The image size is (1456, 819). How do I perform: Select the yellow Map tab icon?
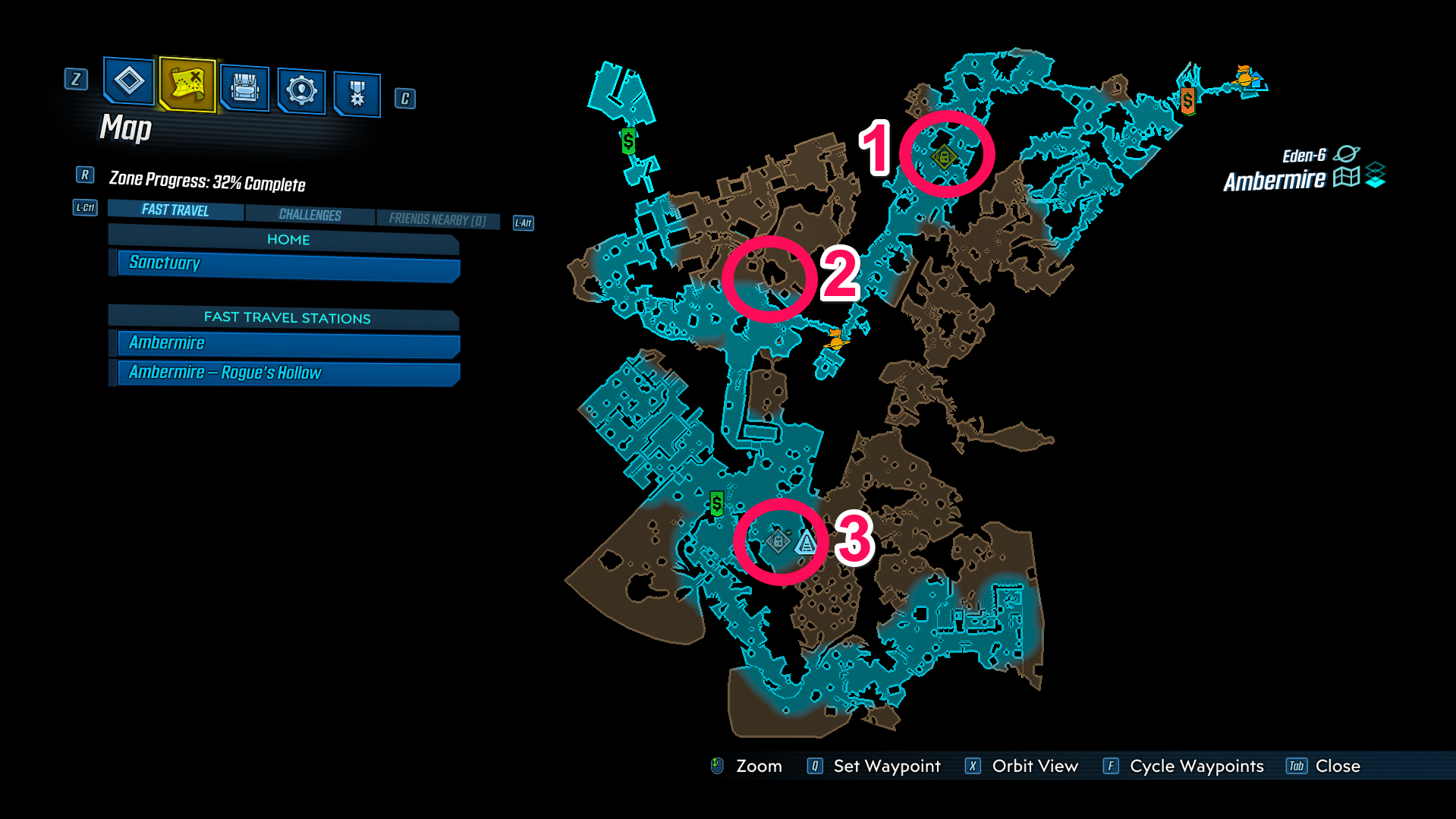[x=186, y=89]
